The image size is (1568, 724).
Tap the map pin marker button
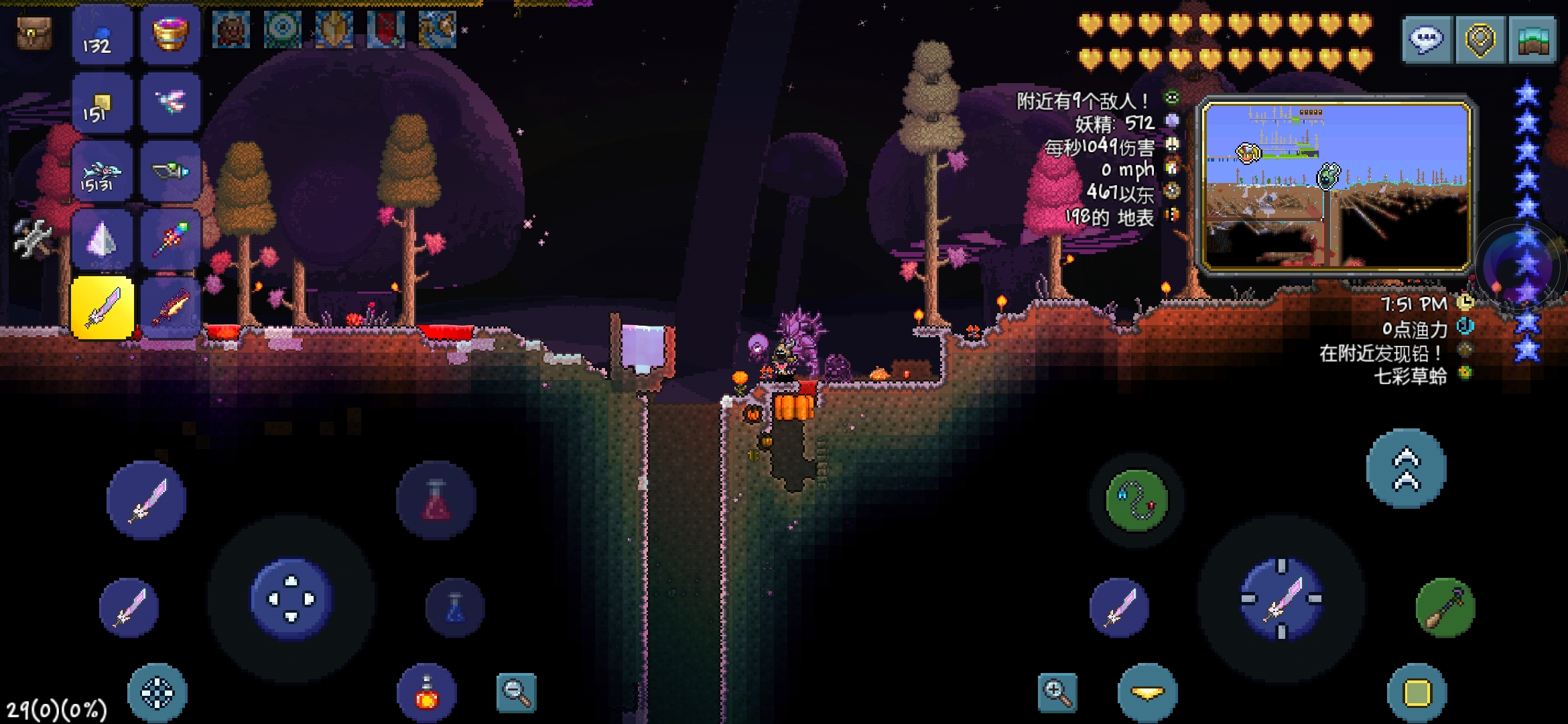(x=1480, y=40)
